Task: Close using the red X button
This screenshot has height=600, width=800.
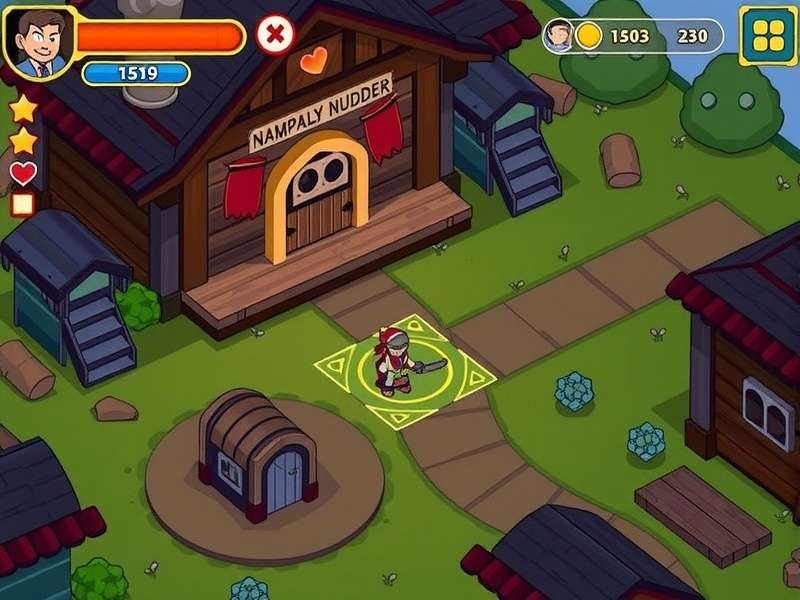Action: tap(275, 35)
